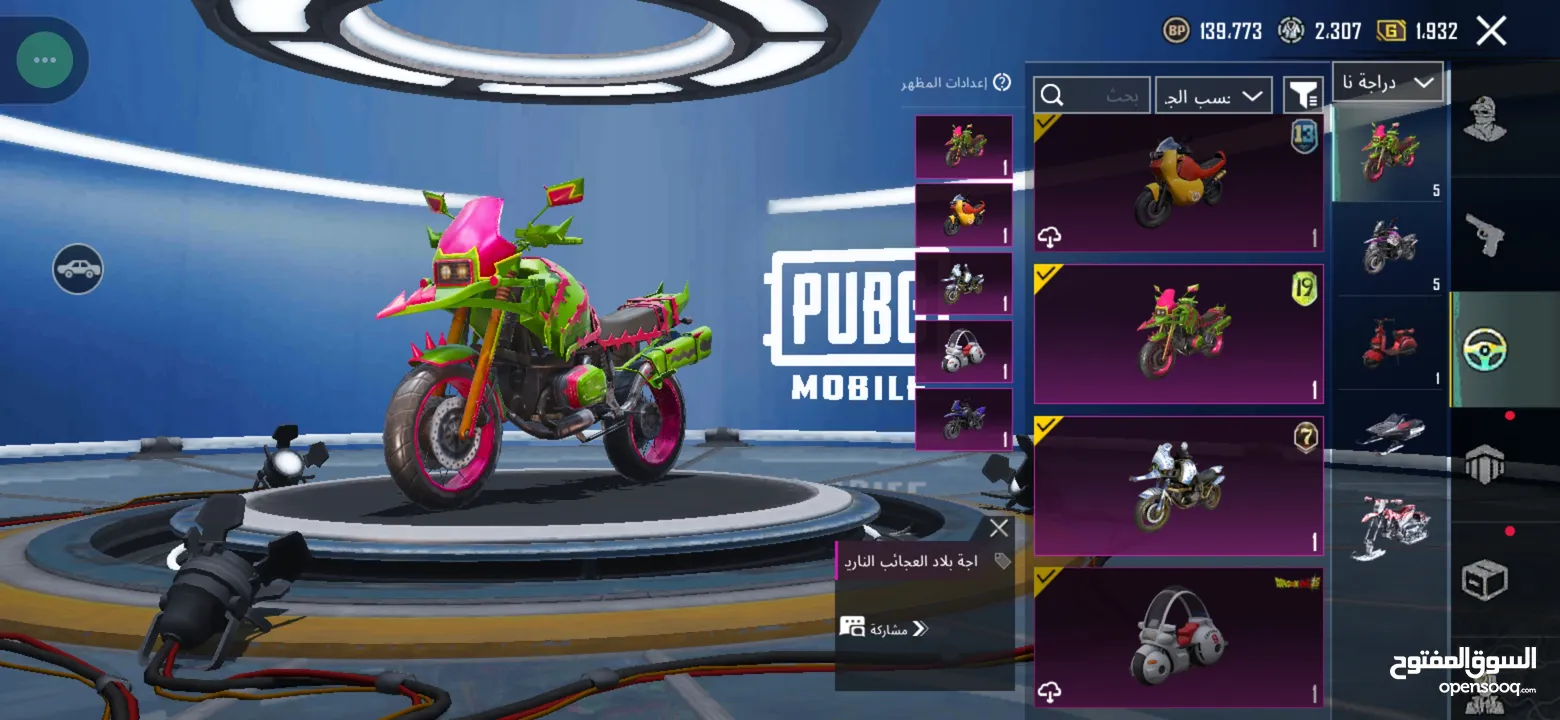Close the skin name popup

click(998, 528)
